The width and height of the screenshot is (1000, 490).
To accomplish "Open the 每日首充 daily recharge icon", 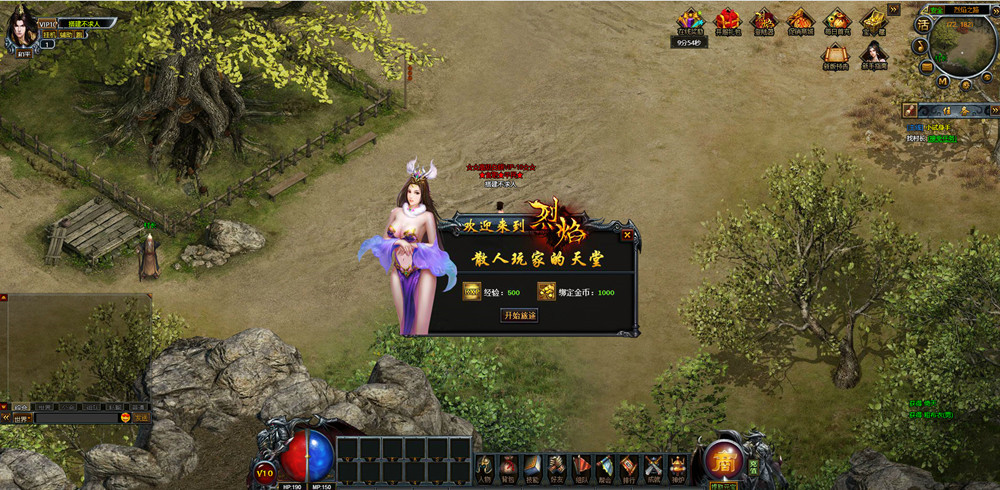I will (x=836, y=21).
